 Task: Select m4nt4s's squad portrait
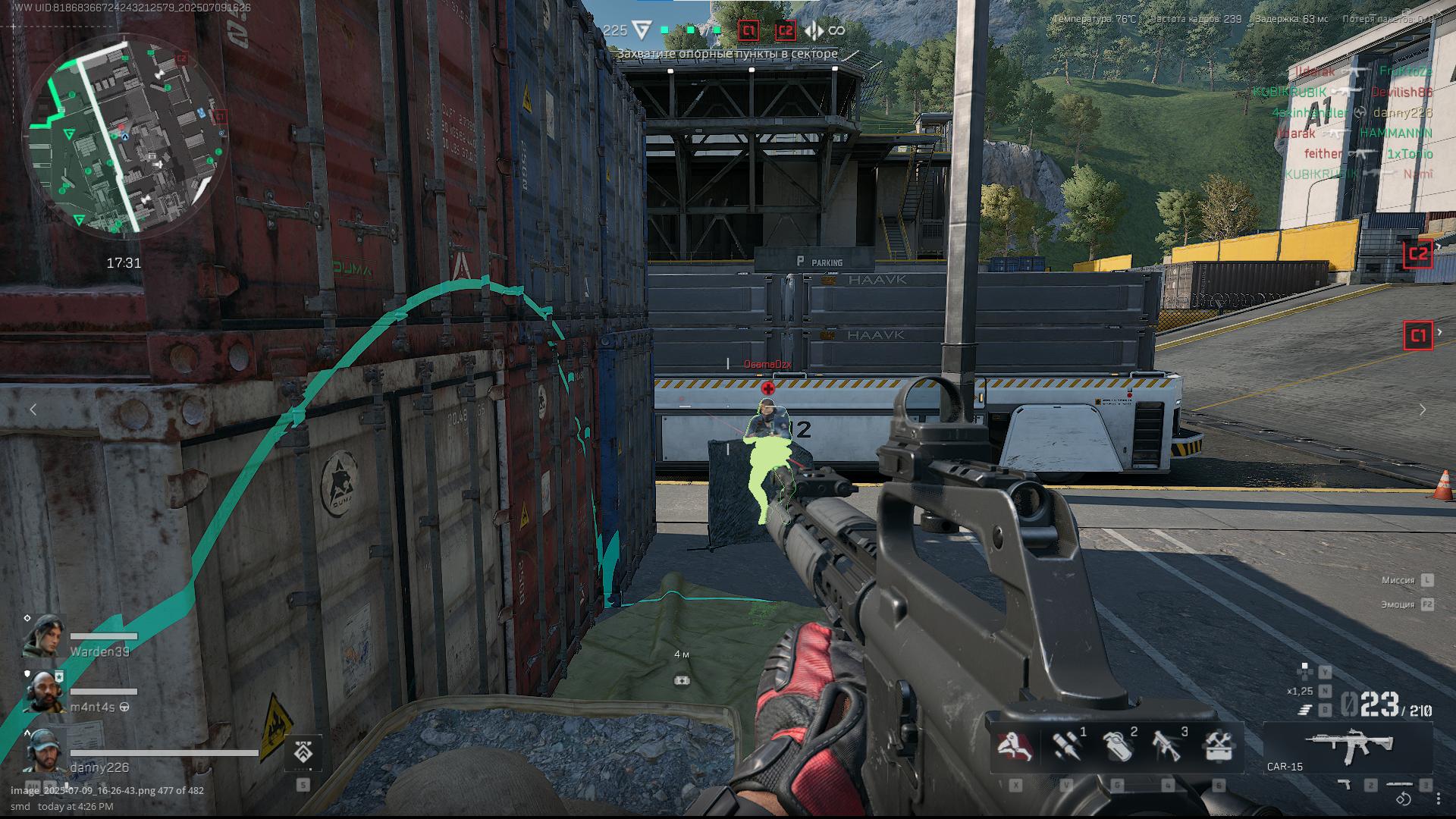[x=44, y=691]
